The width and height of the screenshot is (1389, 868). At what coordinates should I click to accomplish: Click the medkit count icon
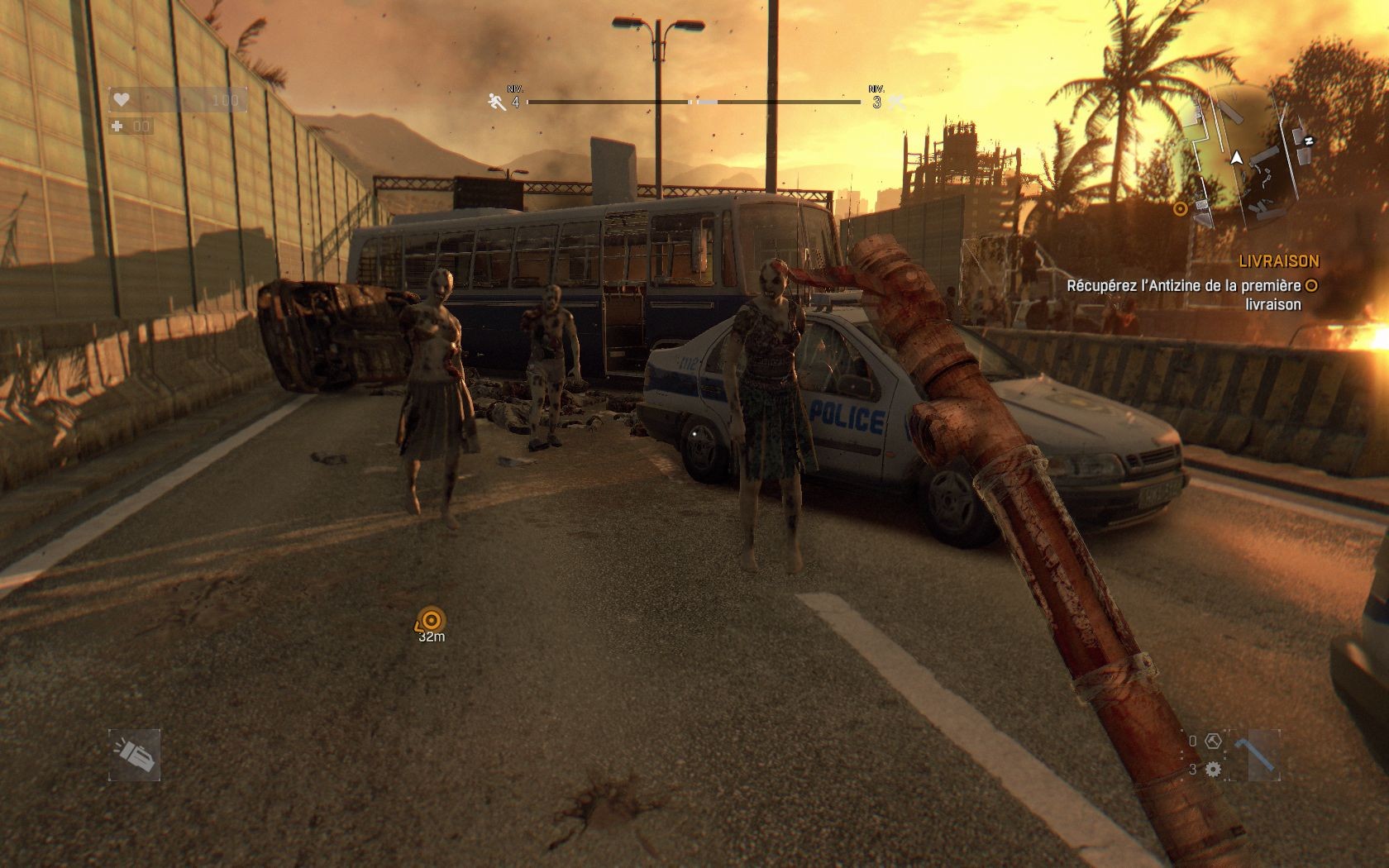pyautogui.click(x=118, y=126)
